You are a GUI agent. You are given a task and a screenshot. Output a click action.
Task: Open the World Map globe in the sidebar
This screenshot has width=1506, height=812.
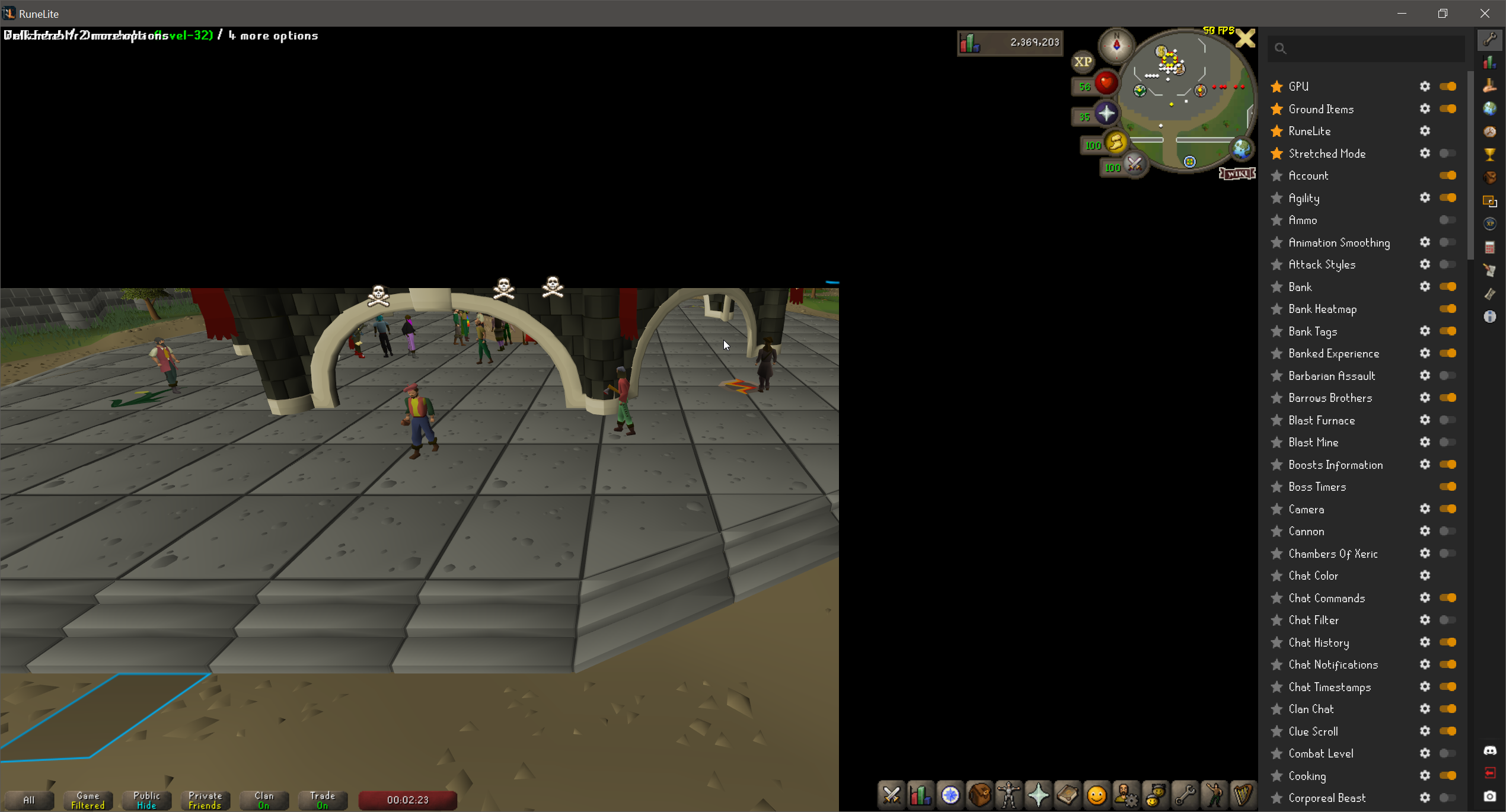pyautogui.click(x=1491, y=108)
